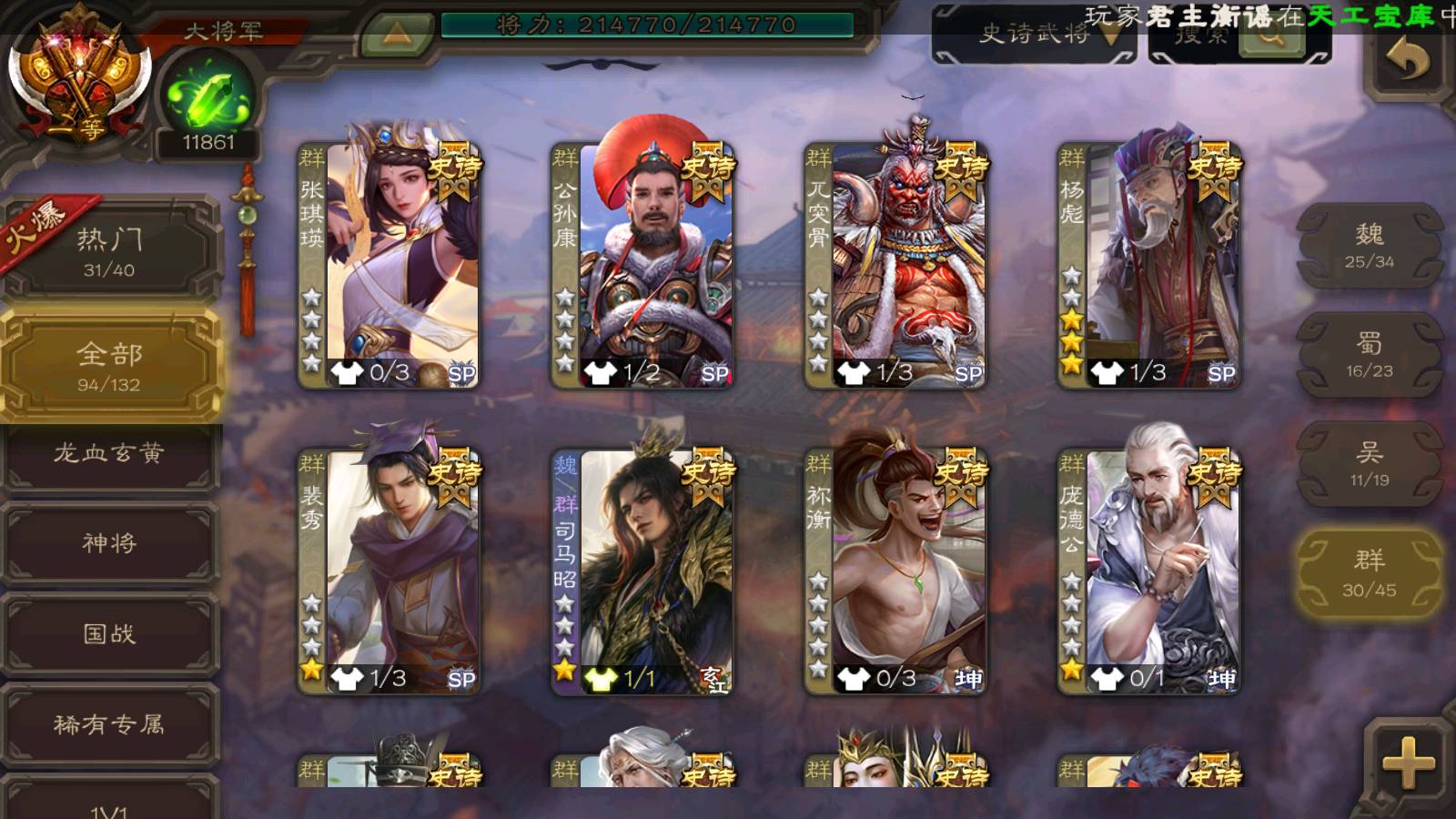This screenshot has width=1456, height=819.
Task: Open the 稀有专属 category
Action: (109, 724)
